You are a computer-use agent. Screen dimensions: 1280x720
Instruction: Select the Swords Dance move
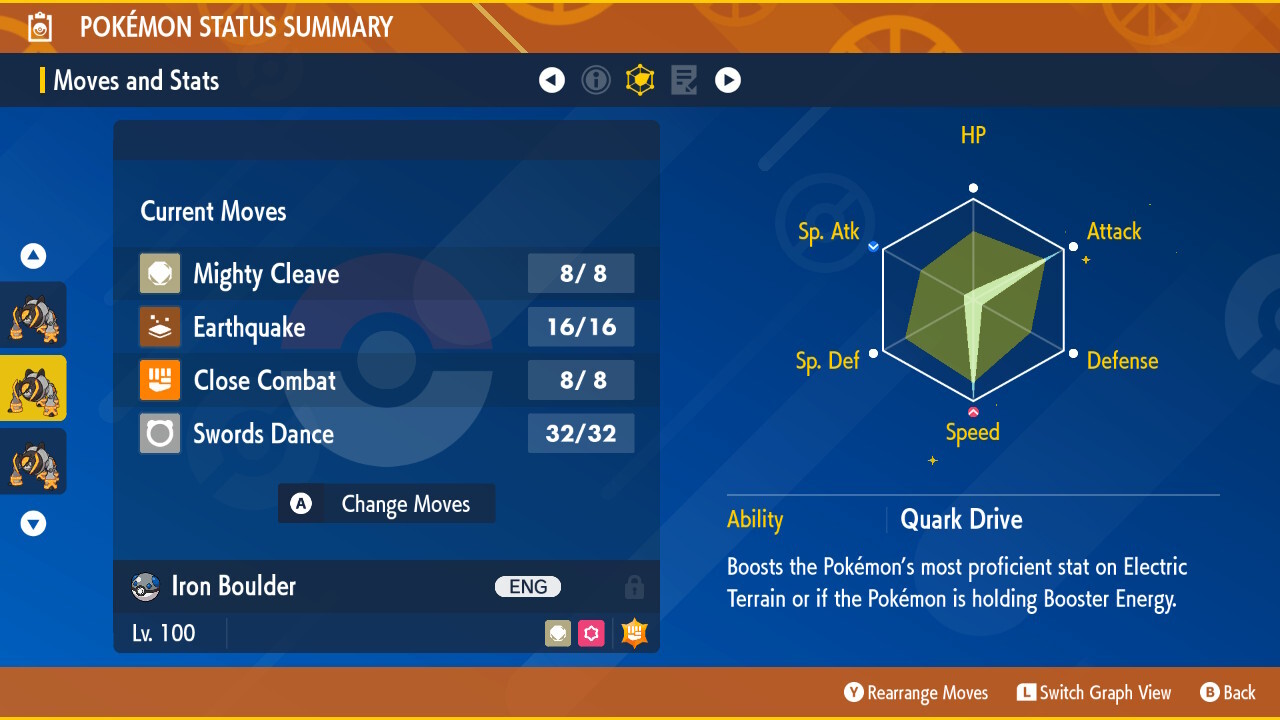point(386,434)
